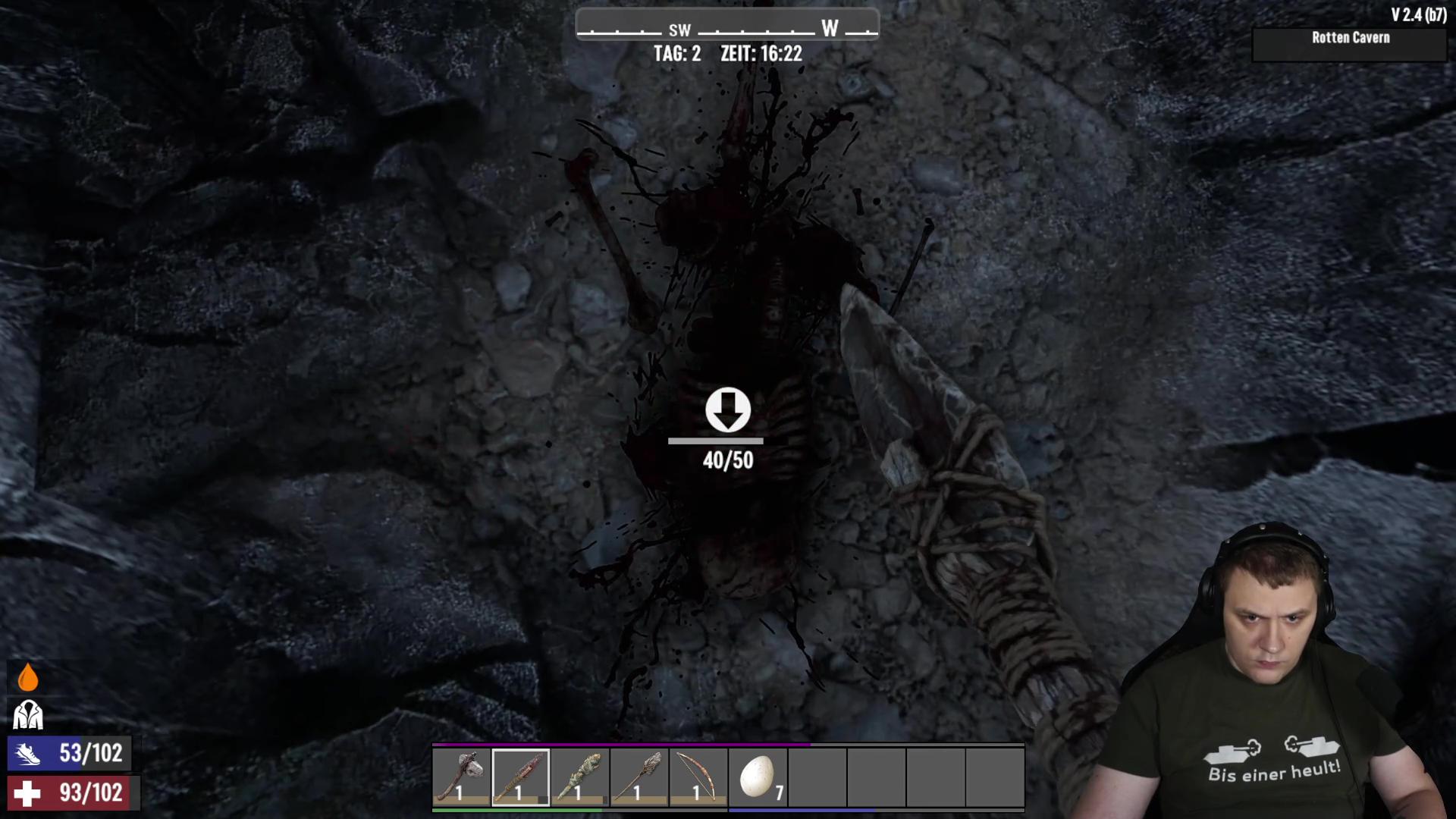This screenshot has width=1456, height=819.
Task: Equip the stone spear from the hotbar
Action: pos(639,777)
